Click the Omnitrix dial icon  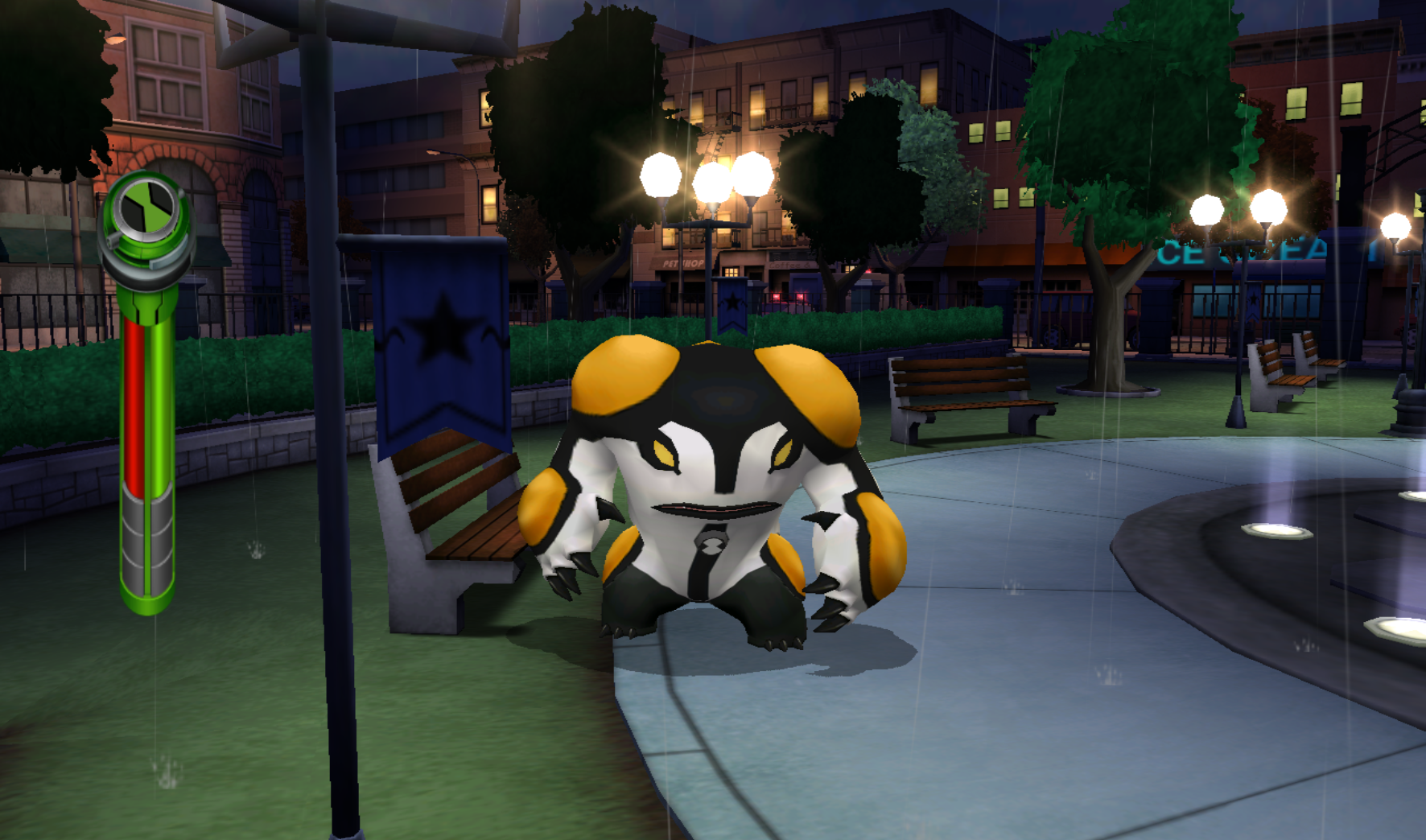pyautogui.click(x=146, y=211)
